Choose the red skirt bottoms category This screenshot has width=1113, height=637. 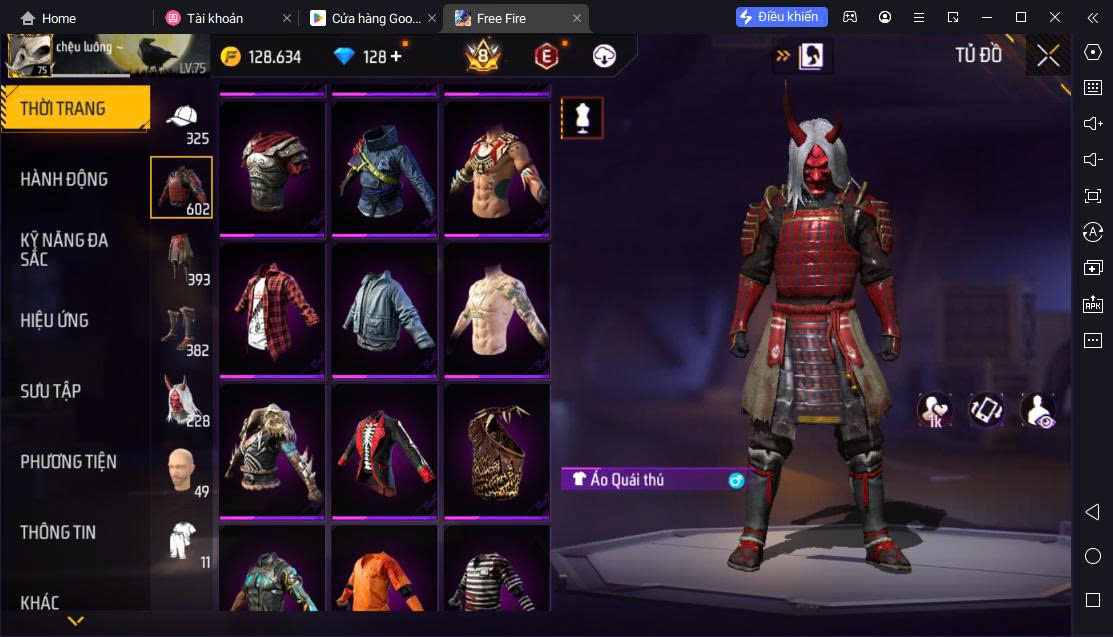tap(181, 258)
